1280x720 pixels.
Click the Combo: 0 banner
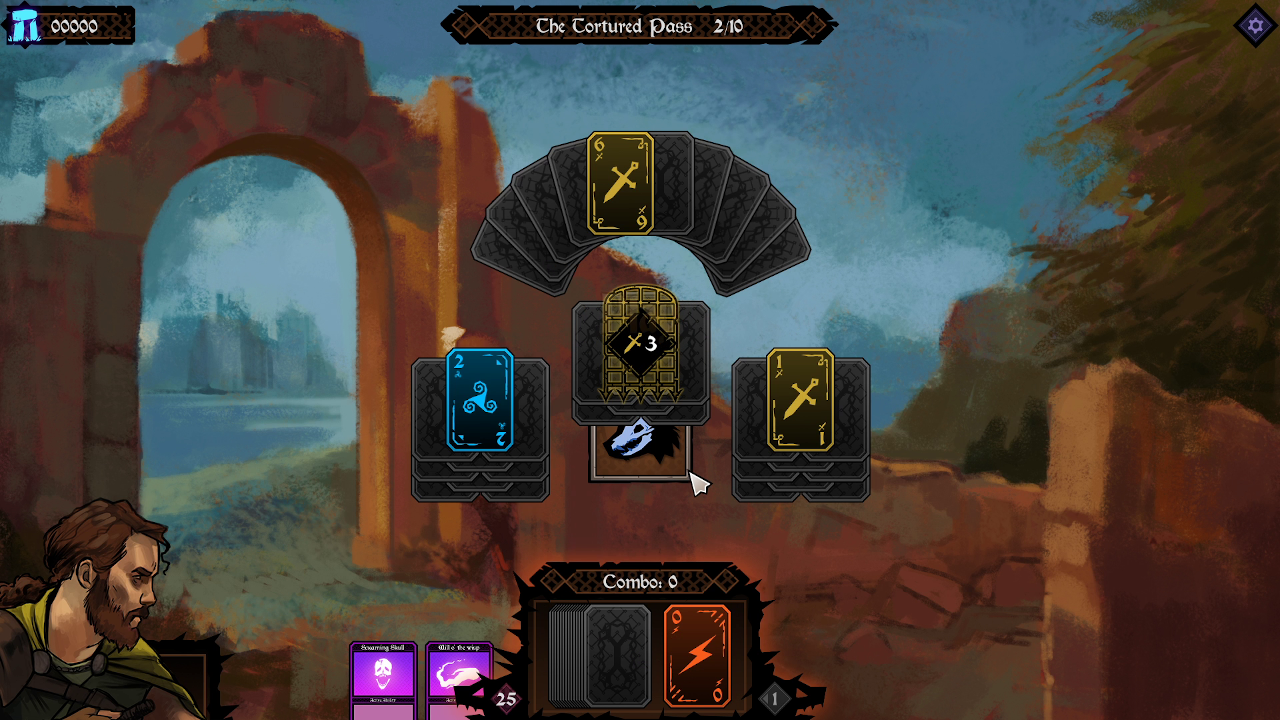[x=640, y=583]
